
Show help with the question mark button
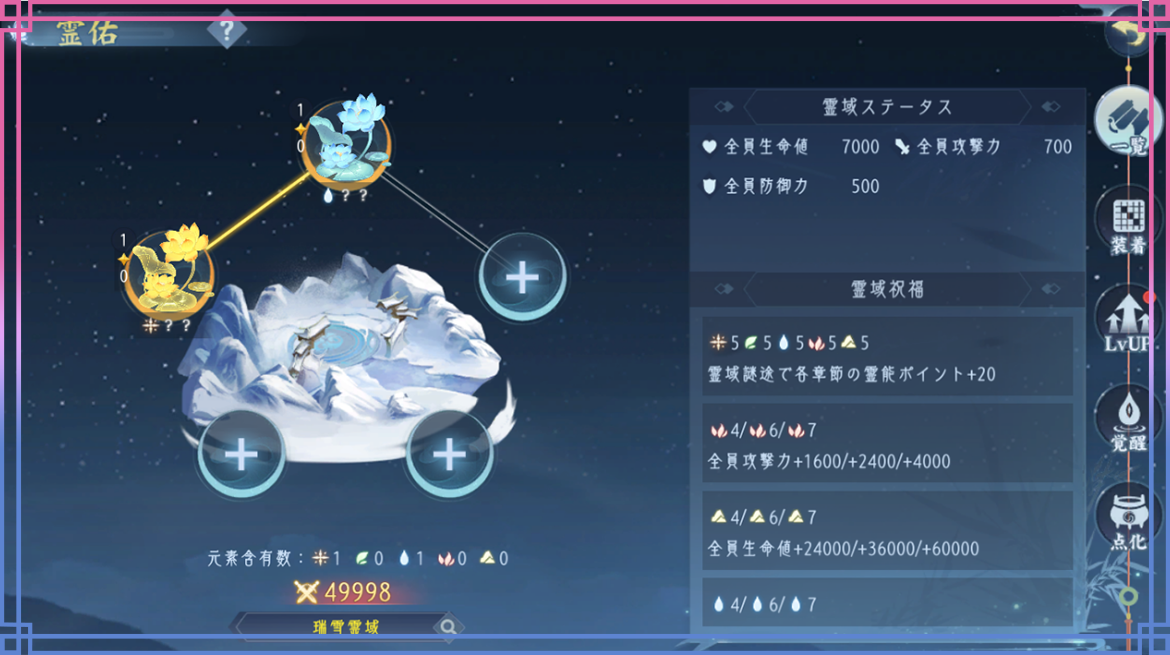click(227, 31)
